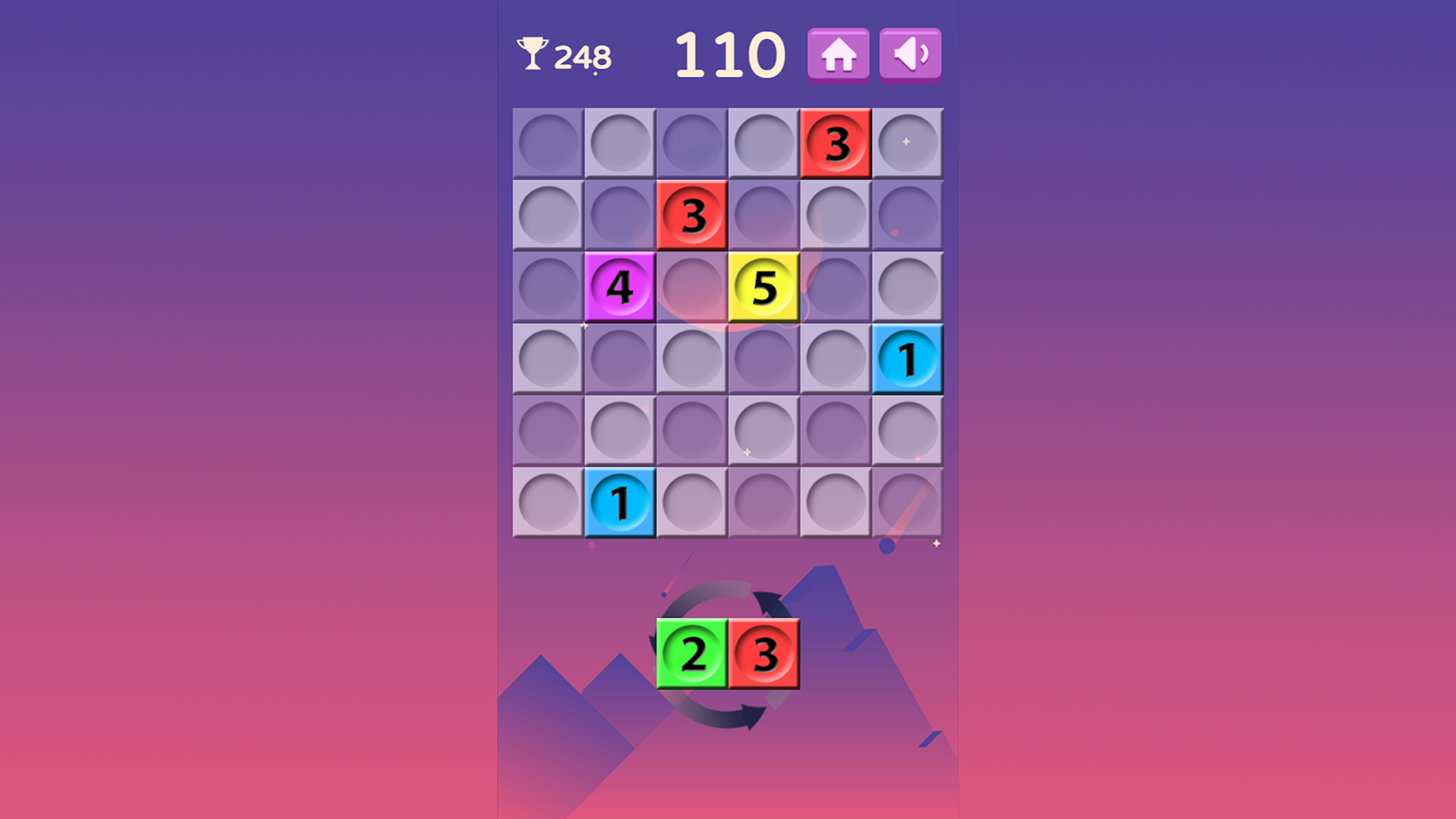This screenshot has height=819, width=1456.
Task: Click the purple tile numbered 4
Action: click(x=620, y=287)
